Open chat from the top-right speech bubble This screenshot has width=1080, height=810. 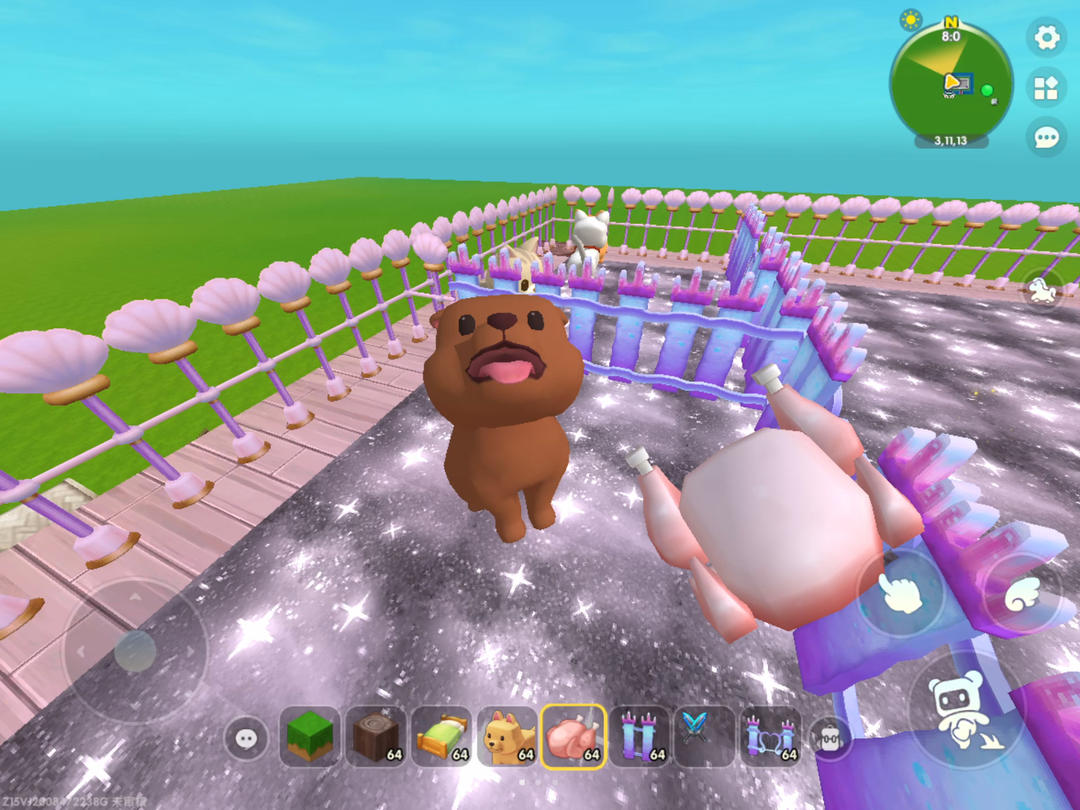point(1046,137)
